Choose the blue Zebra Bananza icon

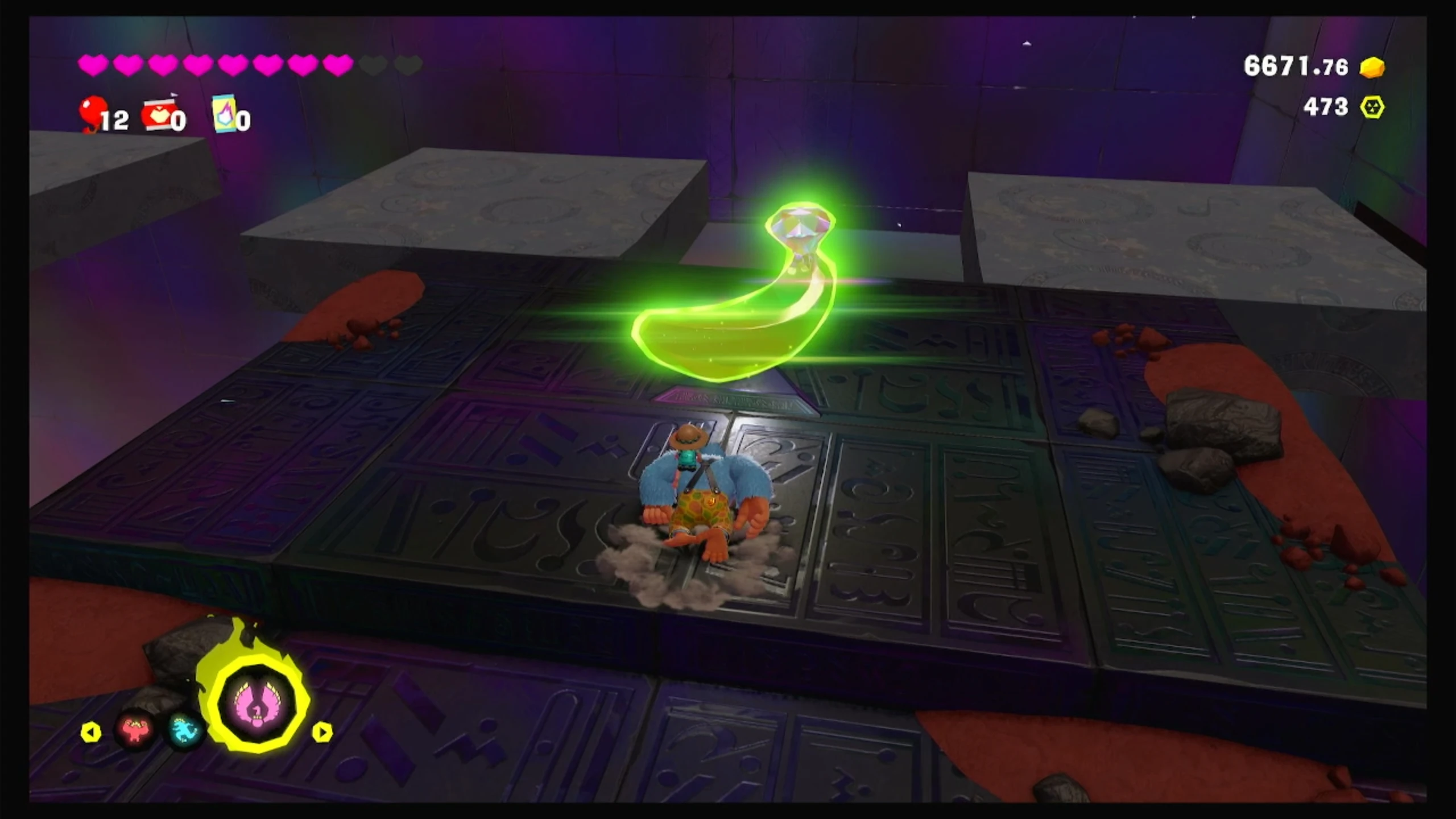(x=185, y=730)
